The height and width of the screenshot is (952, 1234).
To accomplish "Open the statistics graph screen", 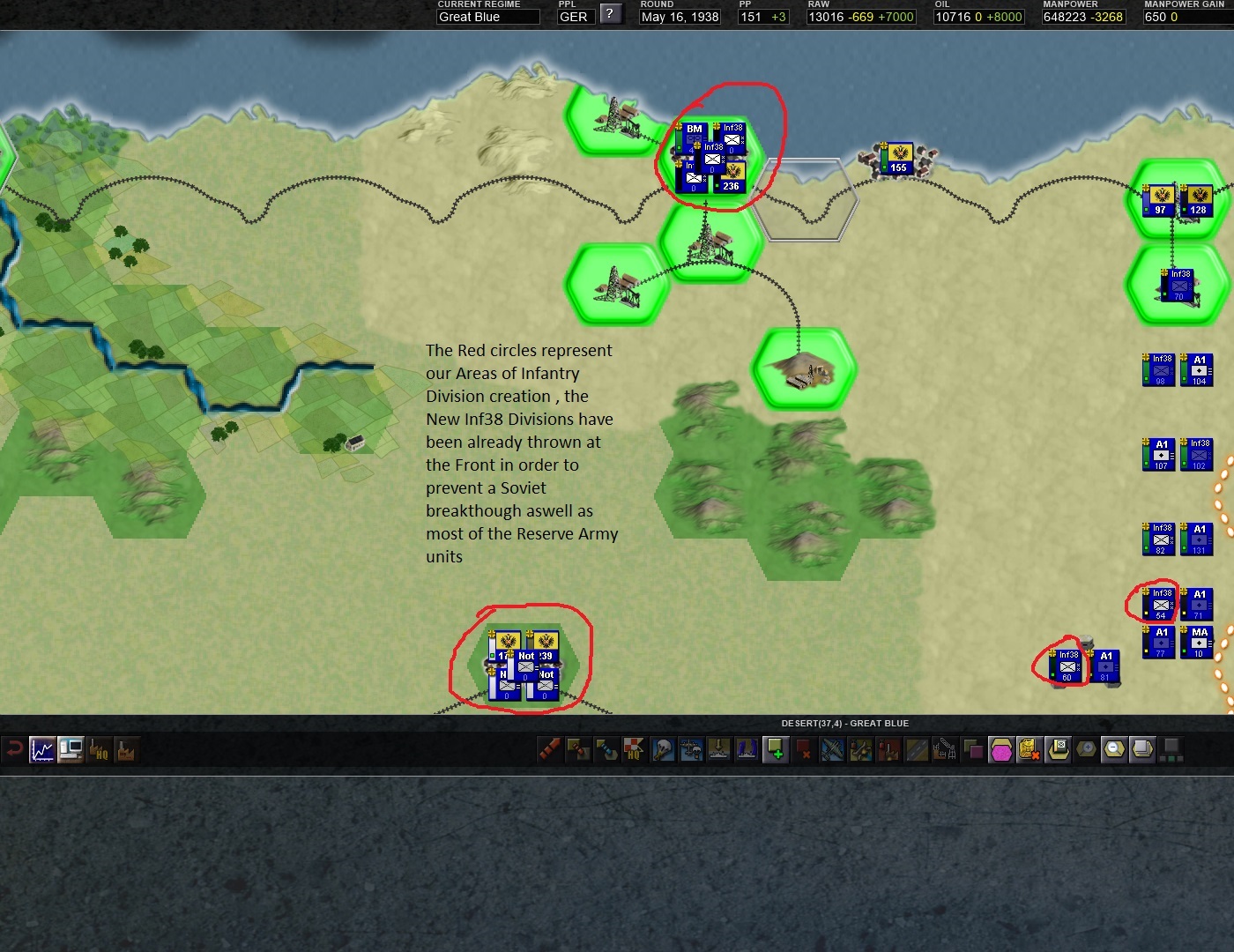I will (42, 750).
